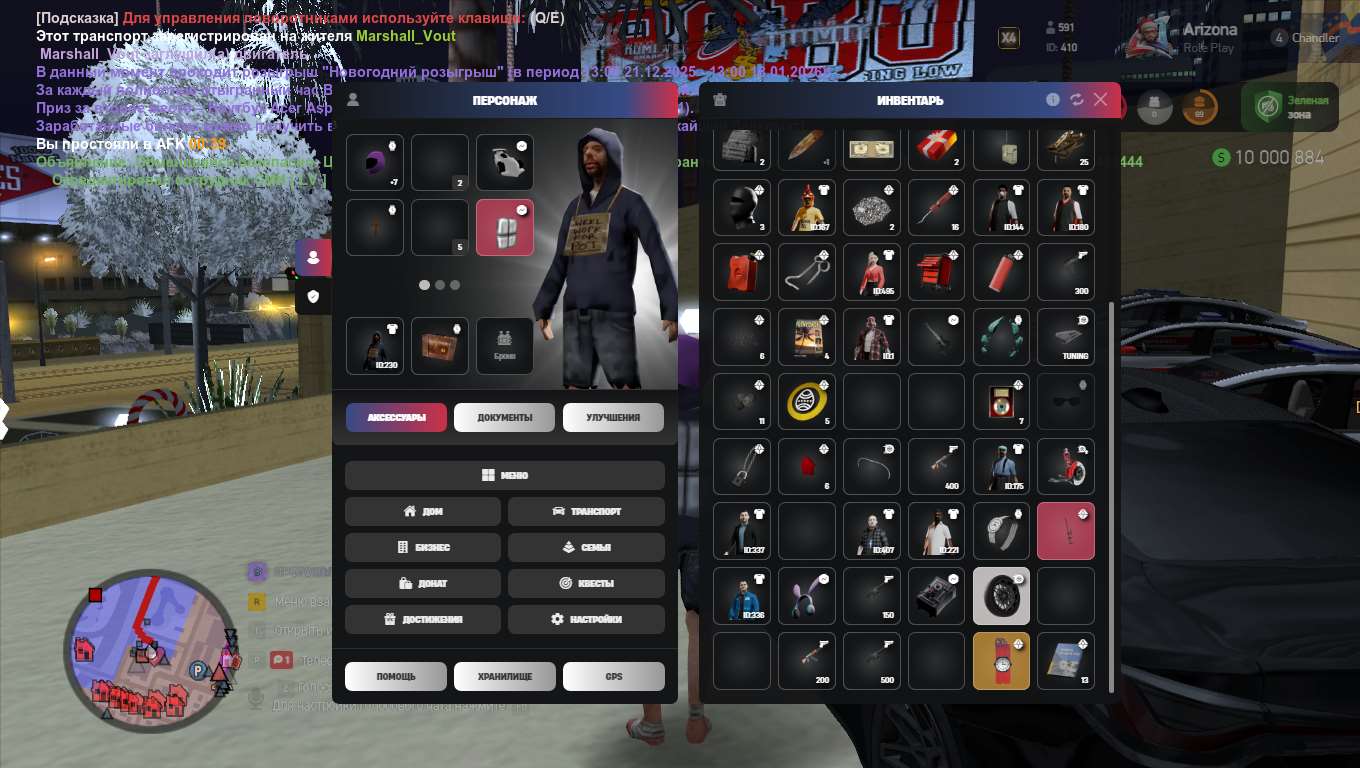Click the X4 multiplier icon near the player count
Image resolution: width=1360 pixels, height=768 pixels.
click(1010, 36)
